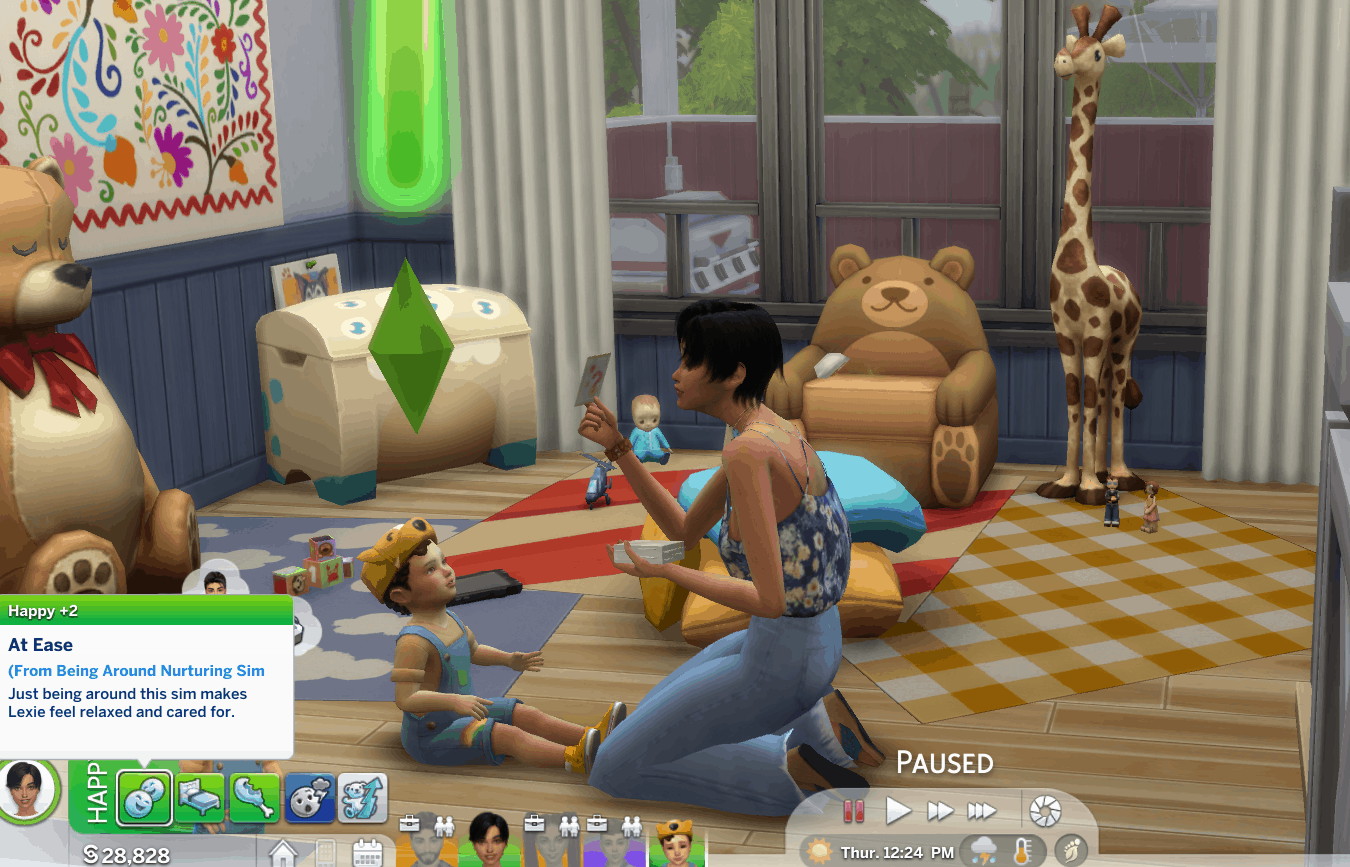Select the drumstick food moodlet
The height and width of the screenshot is (867, 1350).
(x=254, y=797)
